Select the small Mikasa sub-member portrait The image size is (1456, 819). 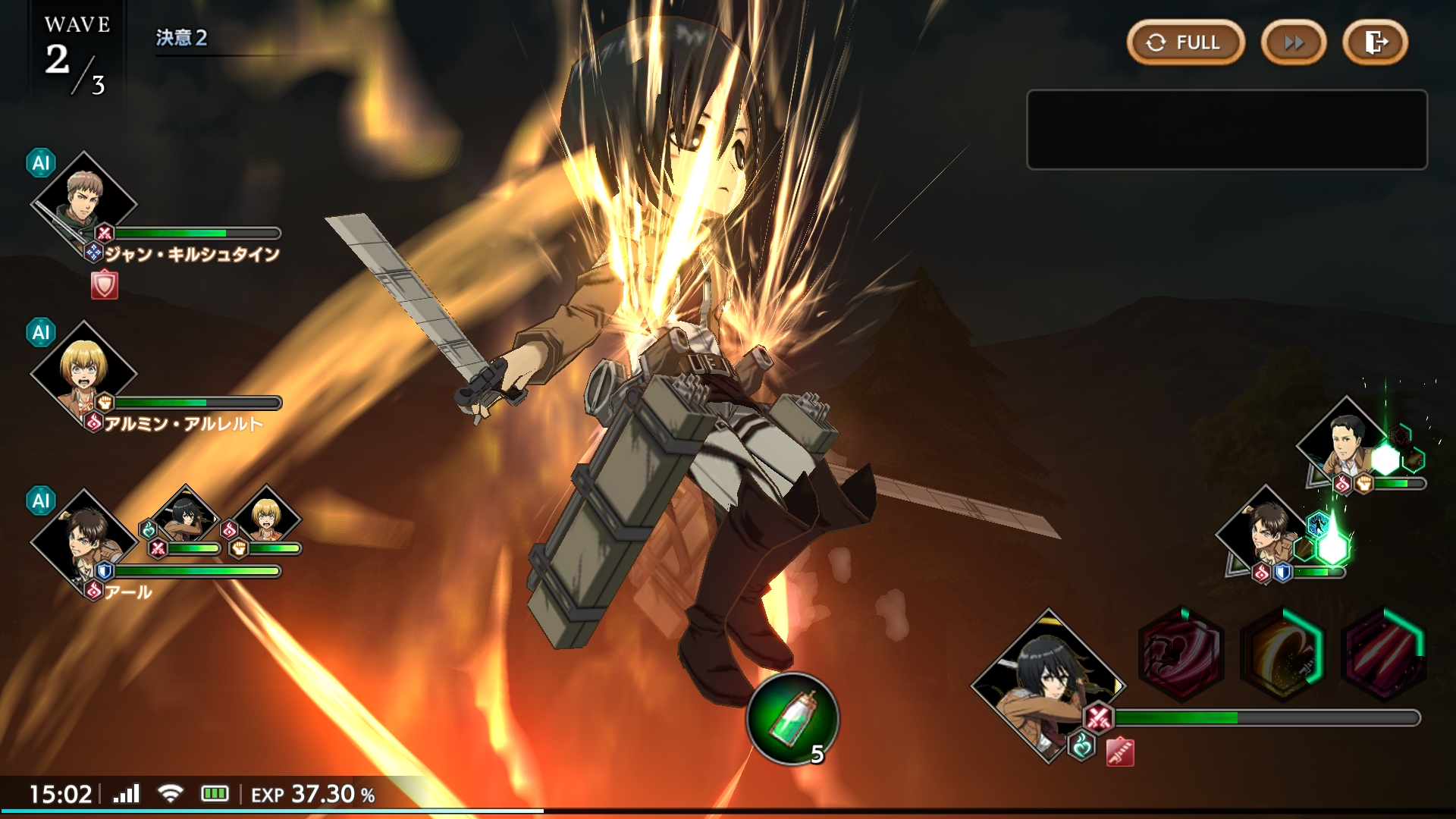184,516
